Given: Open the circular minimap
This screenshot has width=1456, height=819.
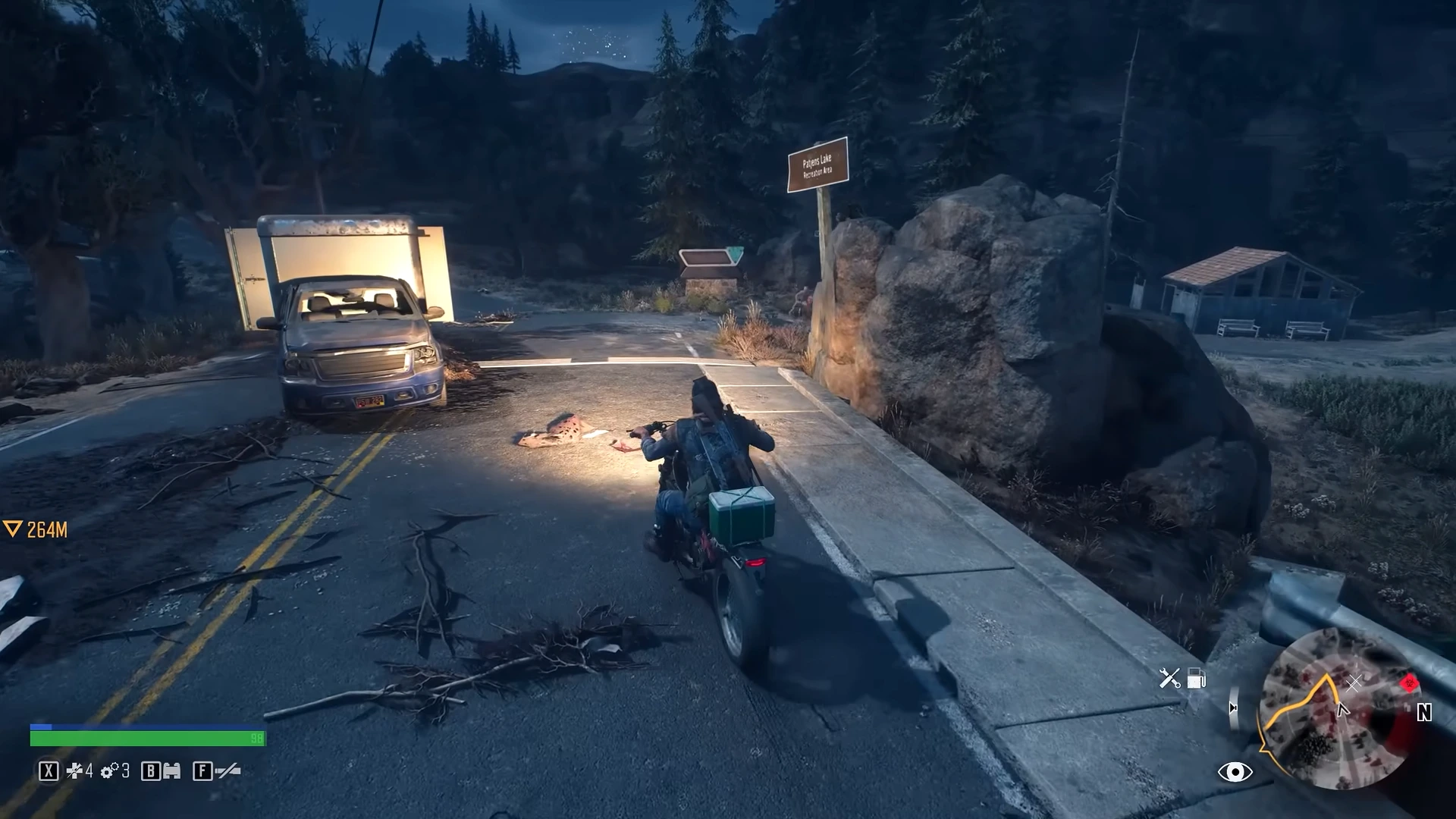Looking at the screenshot, I should click(1337, 710).
